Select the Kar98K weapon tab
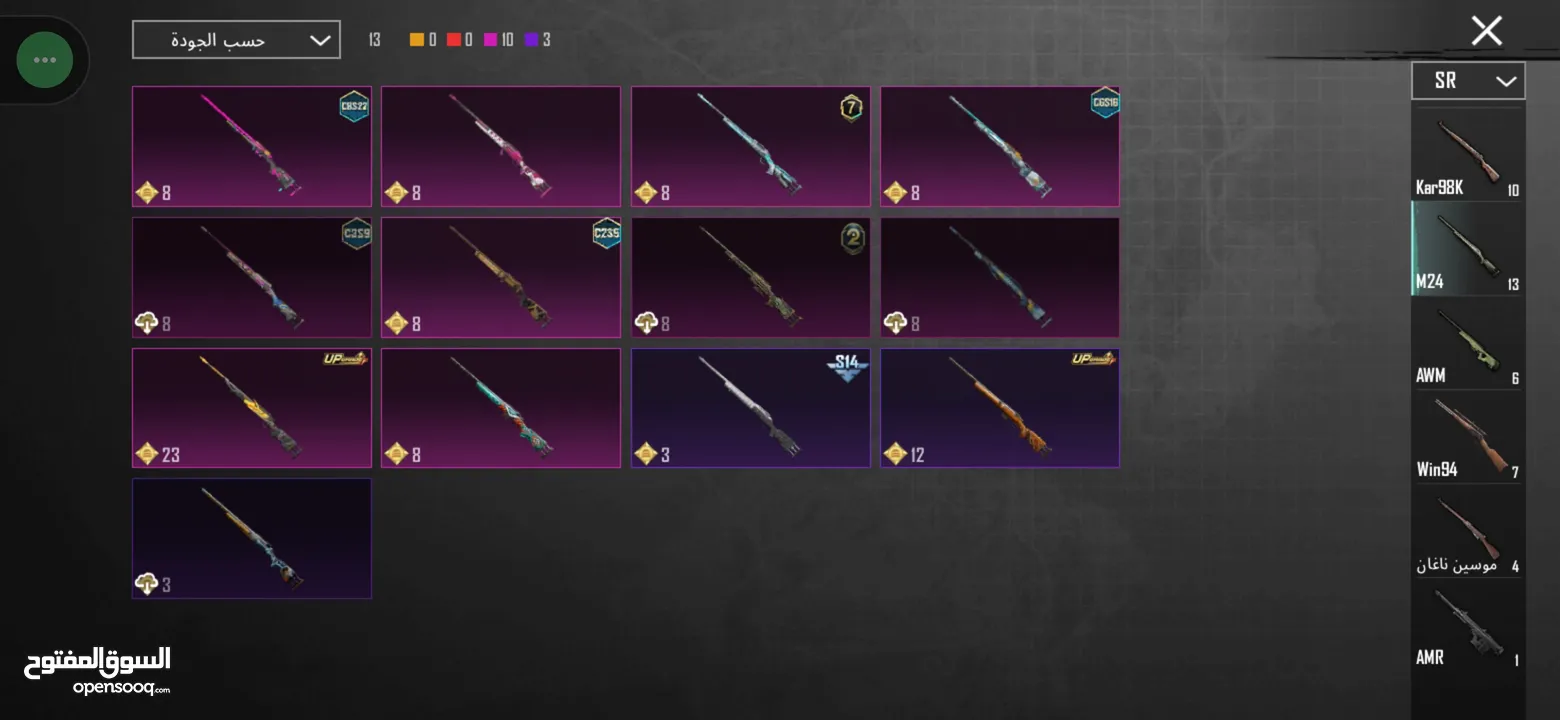The height and width of the screenshot is (720, 1560). 1467,155
